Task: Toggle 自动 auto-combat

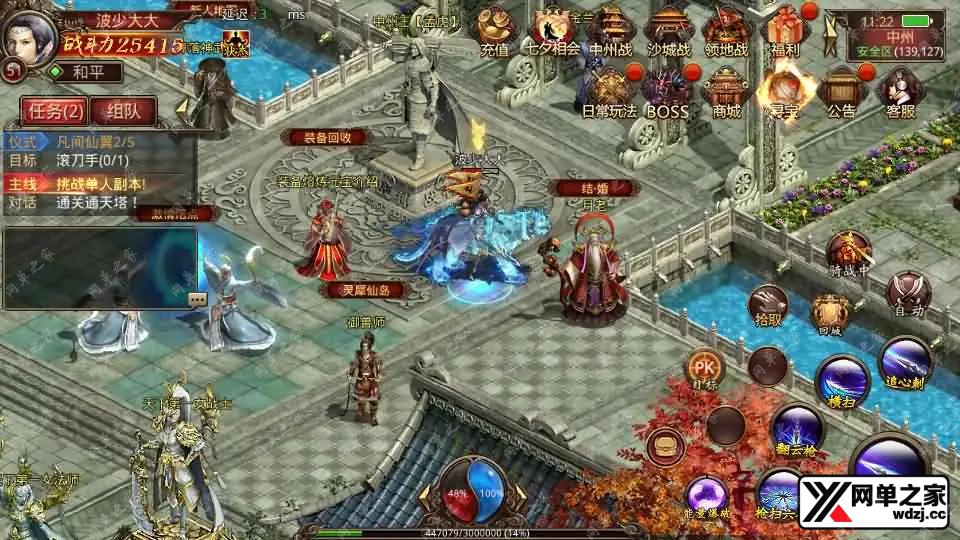Action: coord(908,295)
